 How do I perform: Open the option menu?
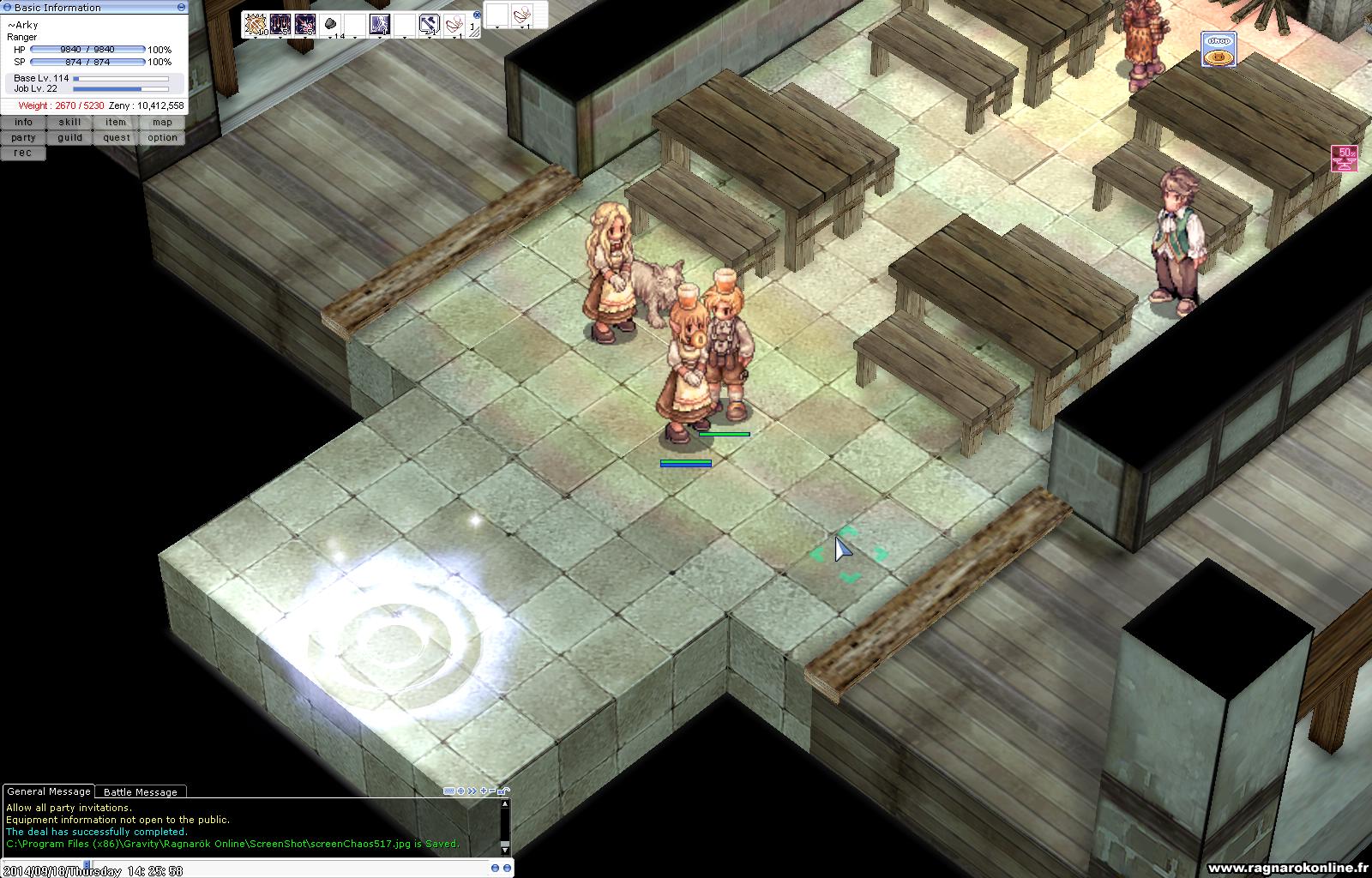[162, 138]
